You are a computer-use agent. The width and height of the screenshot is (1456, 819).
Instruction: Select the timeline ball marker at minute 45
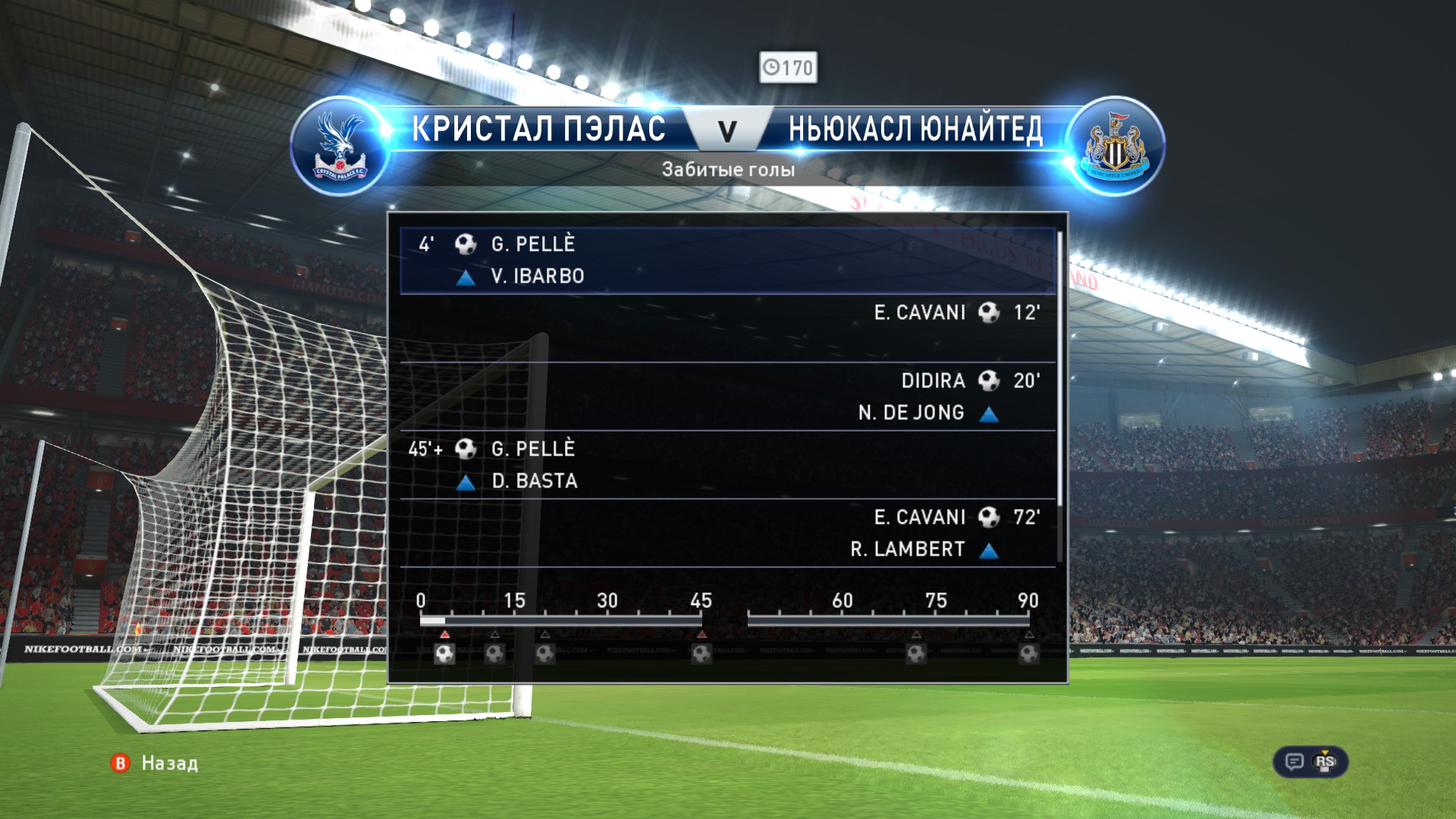(701, 653)
